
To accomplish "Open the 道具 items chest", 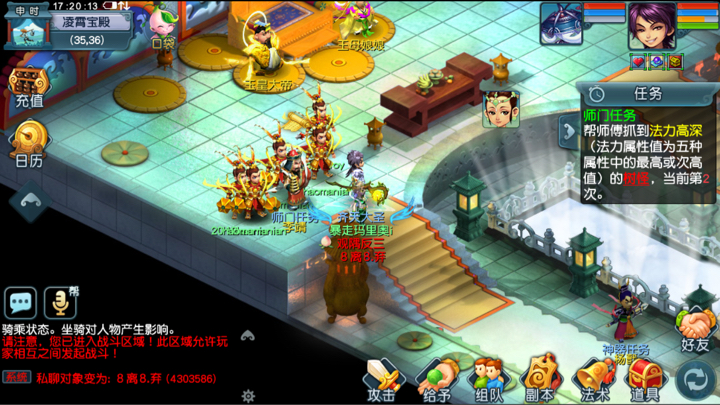I will tap(644, 379).
